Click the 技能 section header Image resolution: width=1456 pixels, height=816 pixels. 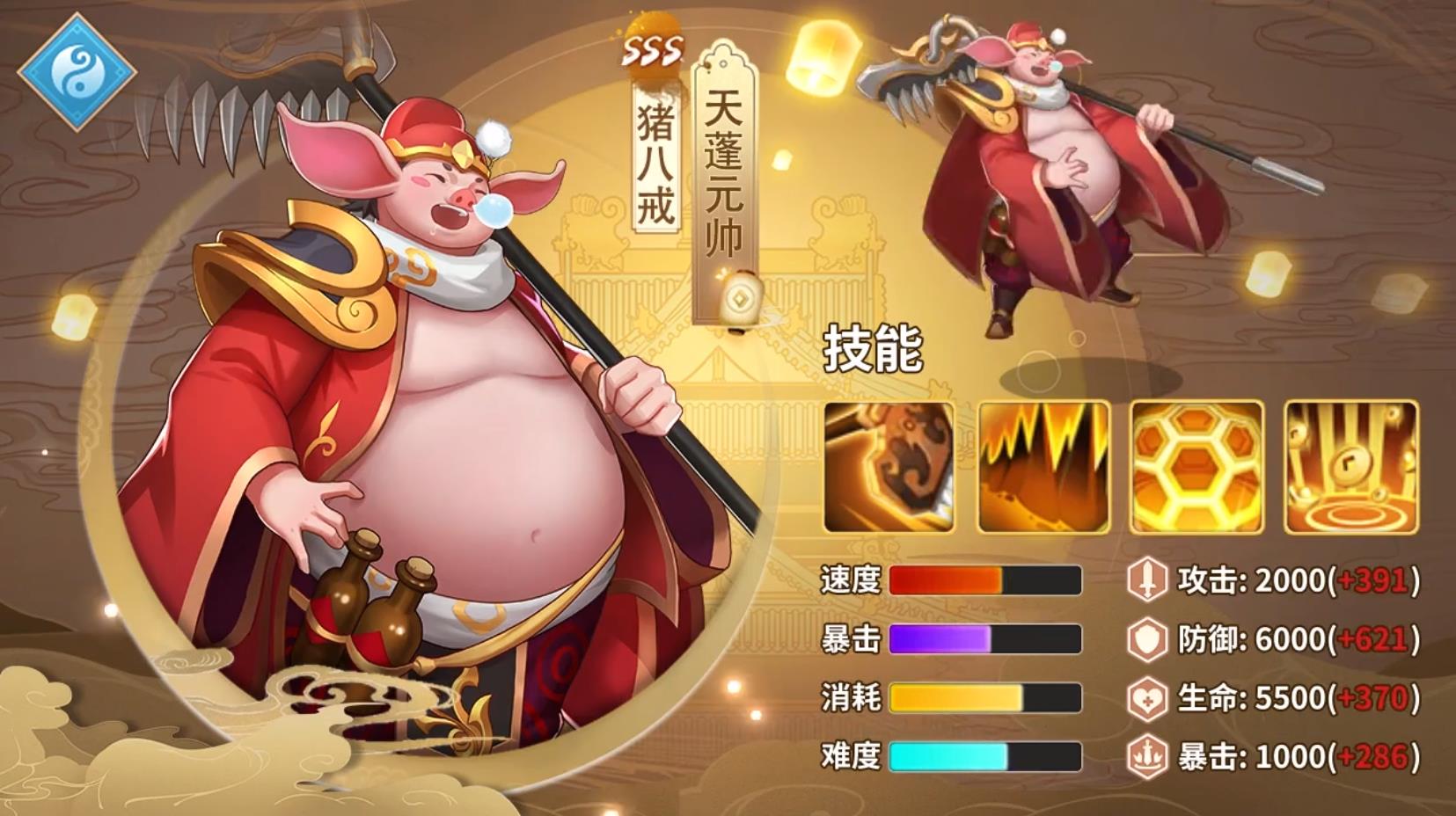click(x=874, y=347)
